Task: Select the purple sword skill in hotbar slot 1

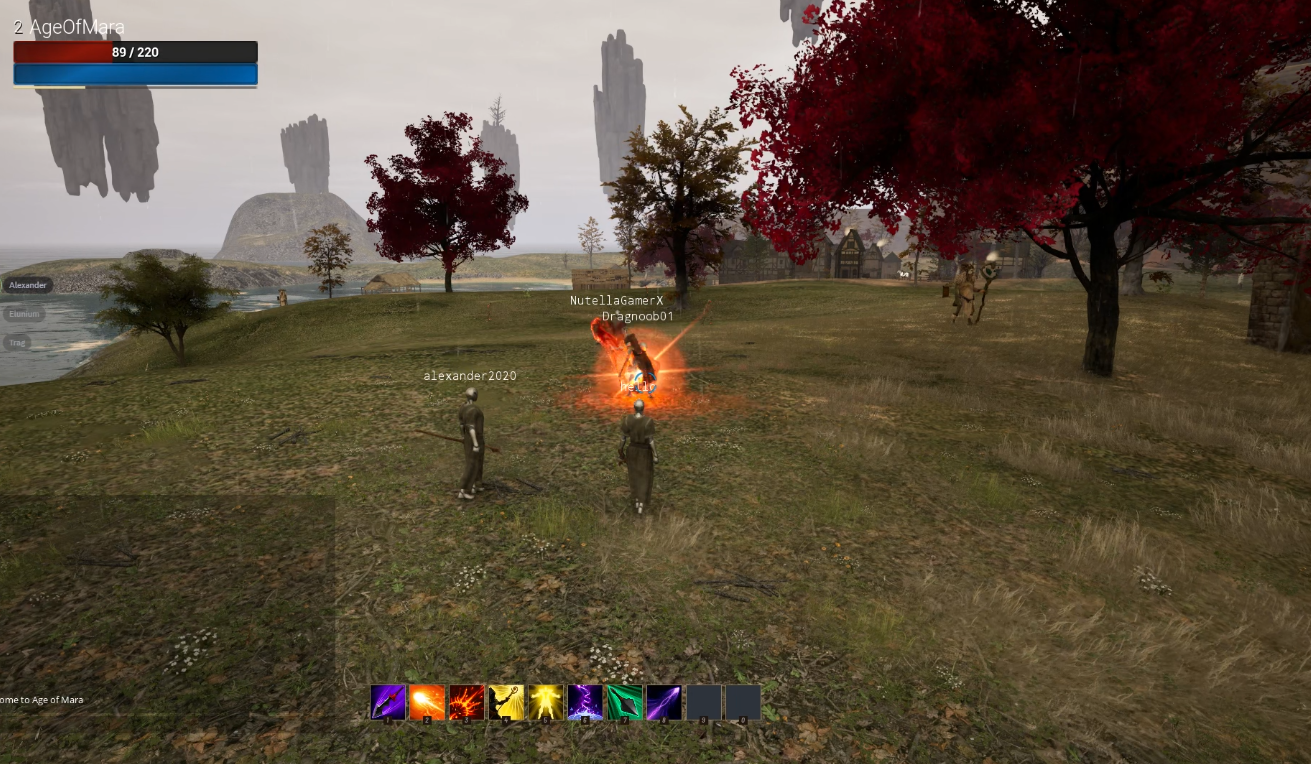Action: (386, 702)
